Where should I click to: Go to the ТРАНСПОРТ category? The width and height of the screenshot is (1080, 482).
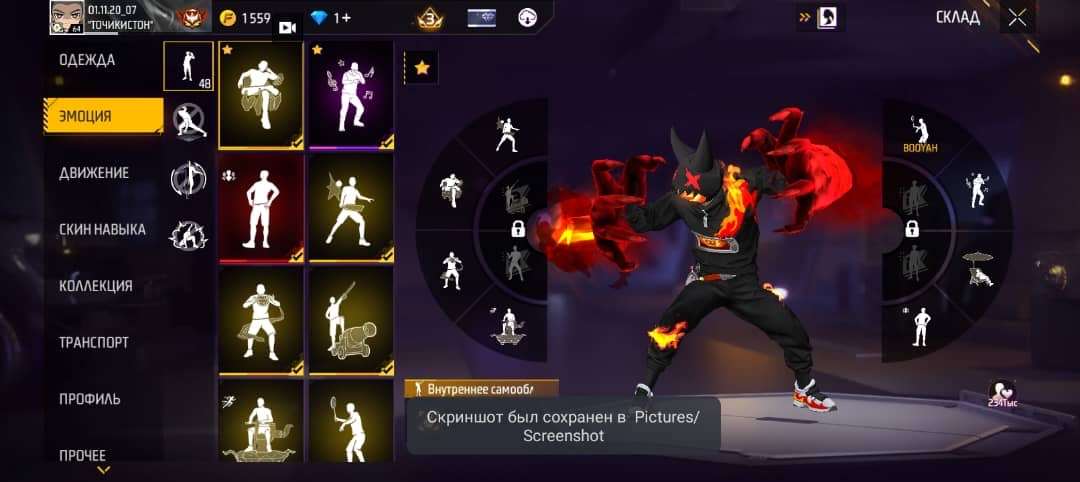coord(93,342)
